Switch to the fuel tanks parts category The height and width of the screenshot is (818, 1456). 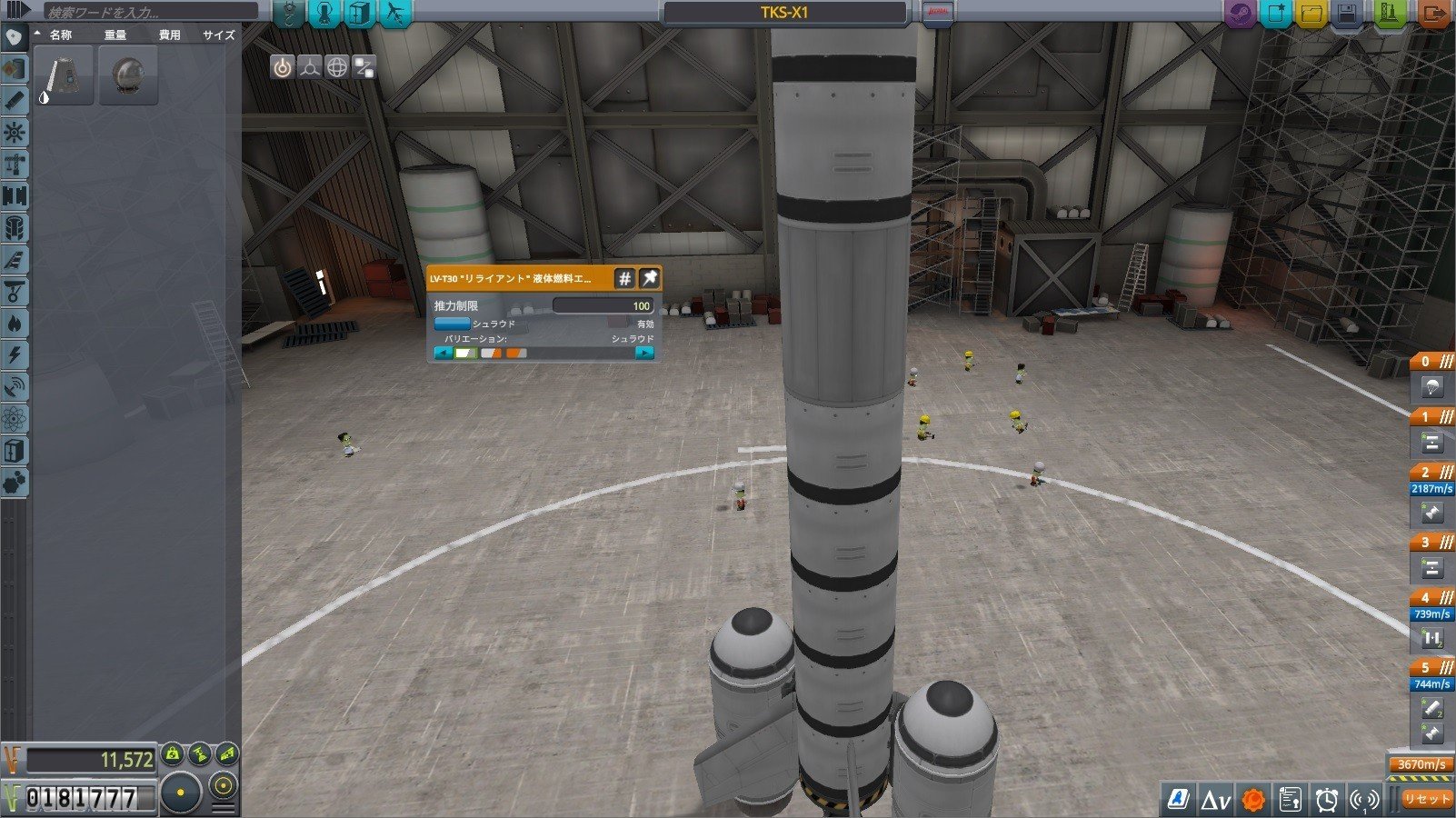(15, 69)
